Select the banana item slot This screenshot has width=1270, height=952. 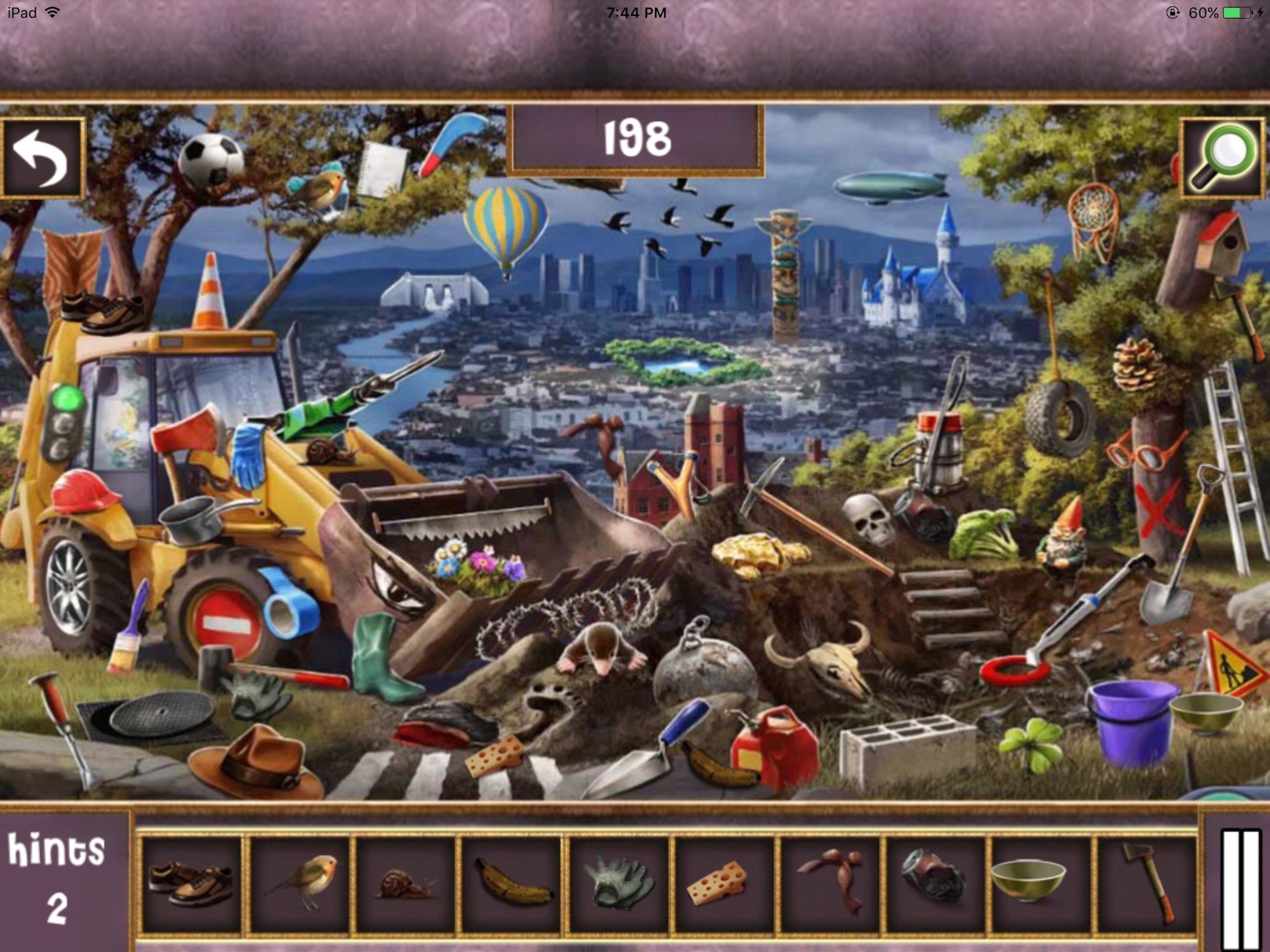[x=512, y=885]
